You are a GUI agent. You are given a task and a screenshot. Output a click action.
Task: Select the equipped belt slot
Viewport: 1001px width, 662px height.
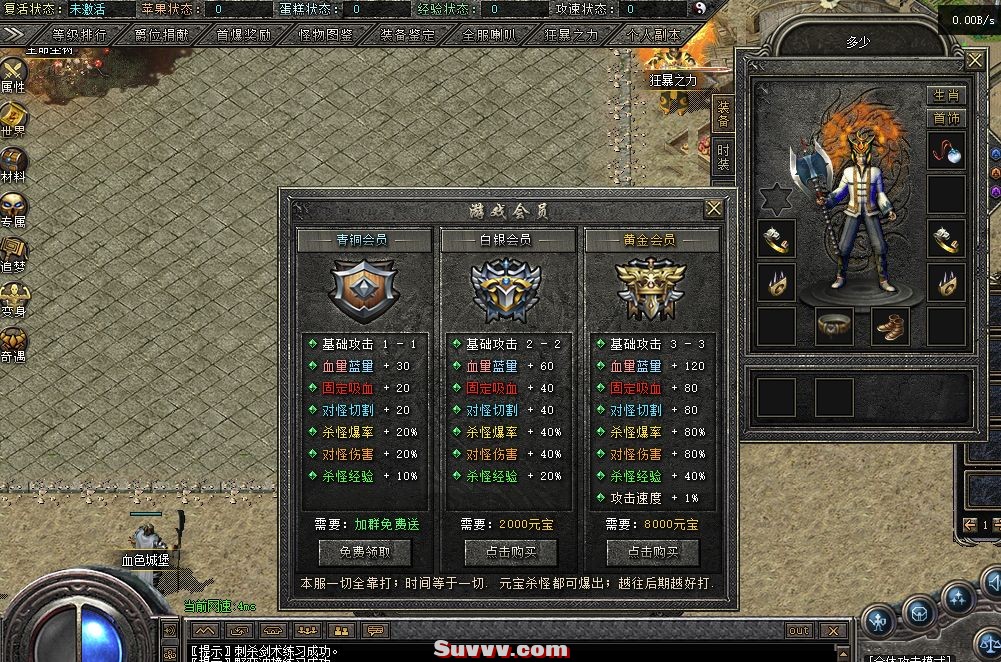click(835, 326)
